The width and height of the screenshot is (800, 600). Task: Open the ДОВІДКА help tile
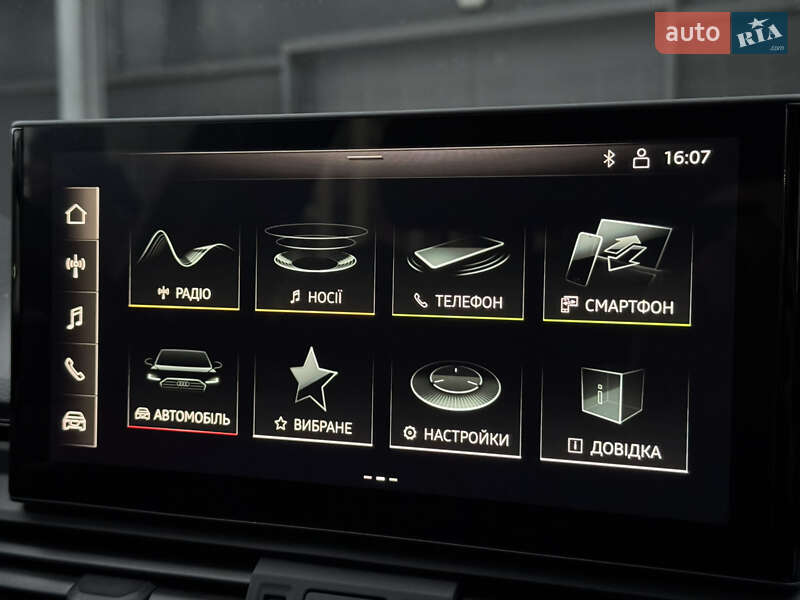(x=614, y=413)
